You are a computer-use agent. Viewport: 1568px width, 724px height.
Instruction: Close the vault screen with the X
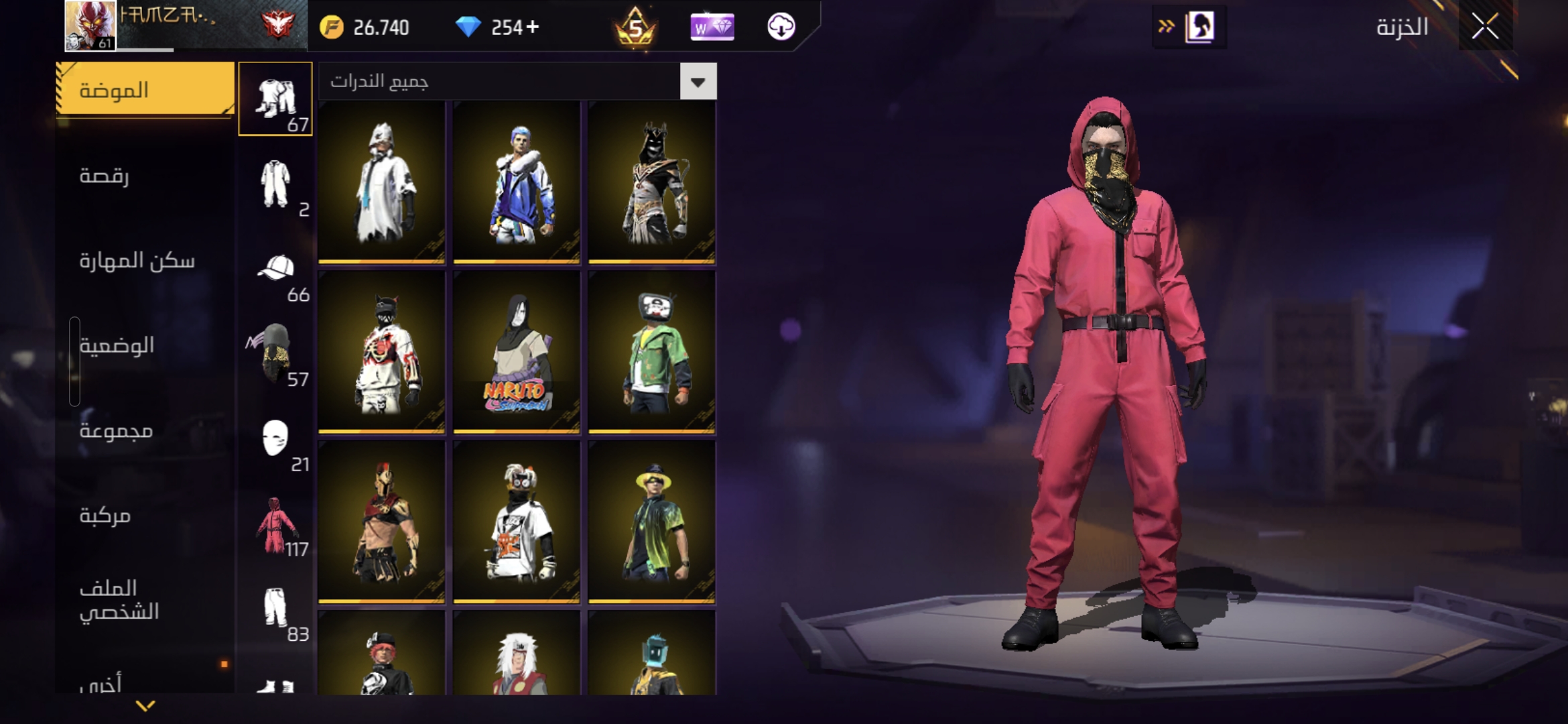[1485, 27]
